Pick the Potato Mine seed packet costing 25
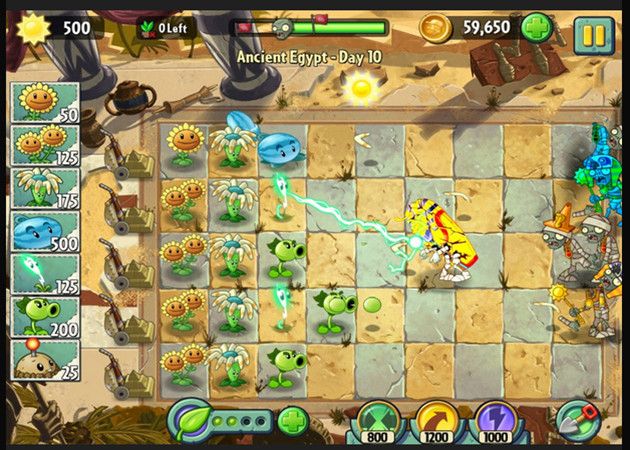The image size is (630, 450). click(44, 360)
